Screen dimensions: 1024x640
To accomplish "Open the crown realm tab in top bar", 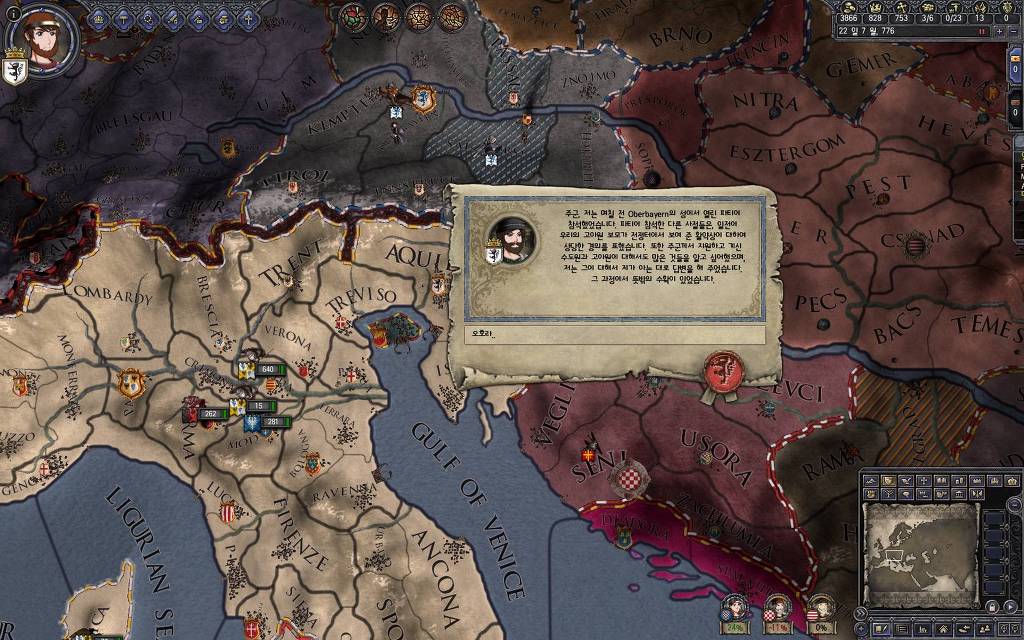I will pos(98,17).
